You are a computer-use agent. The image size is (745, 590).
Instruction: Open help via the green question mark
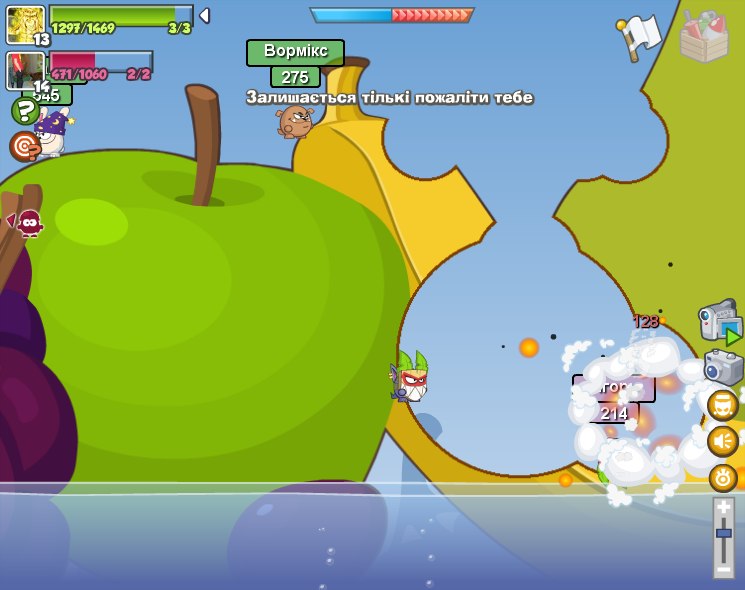tap(25, 110)
